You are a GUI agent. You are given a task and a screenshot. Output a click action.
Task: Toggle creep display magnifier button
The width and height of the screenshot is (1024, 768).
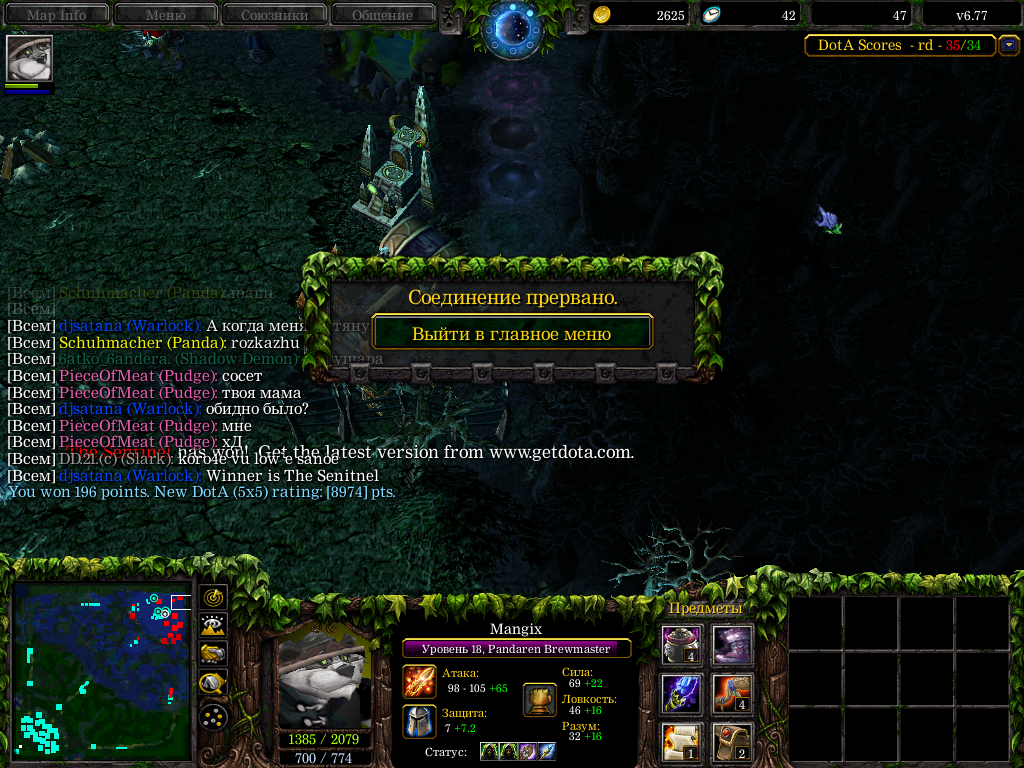point(213,684)
